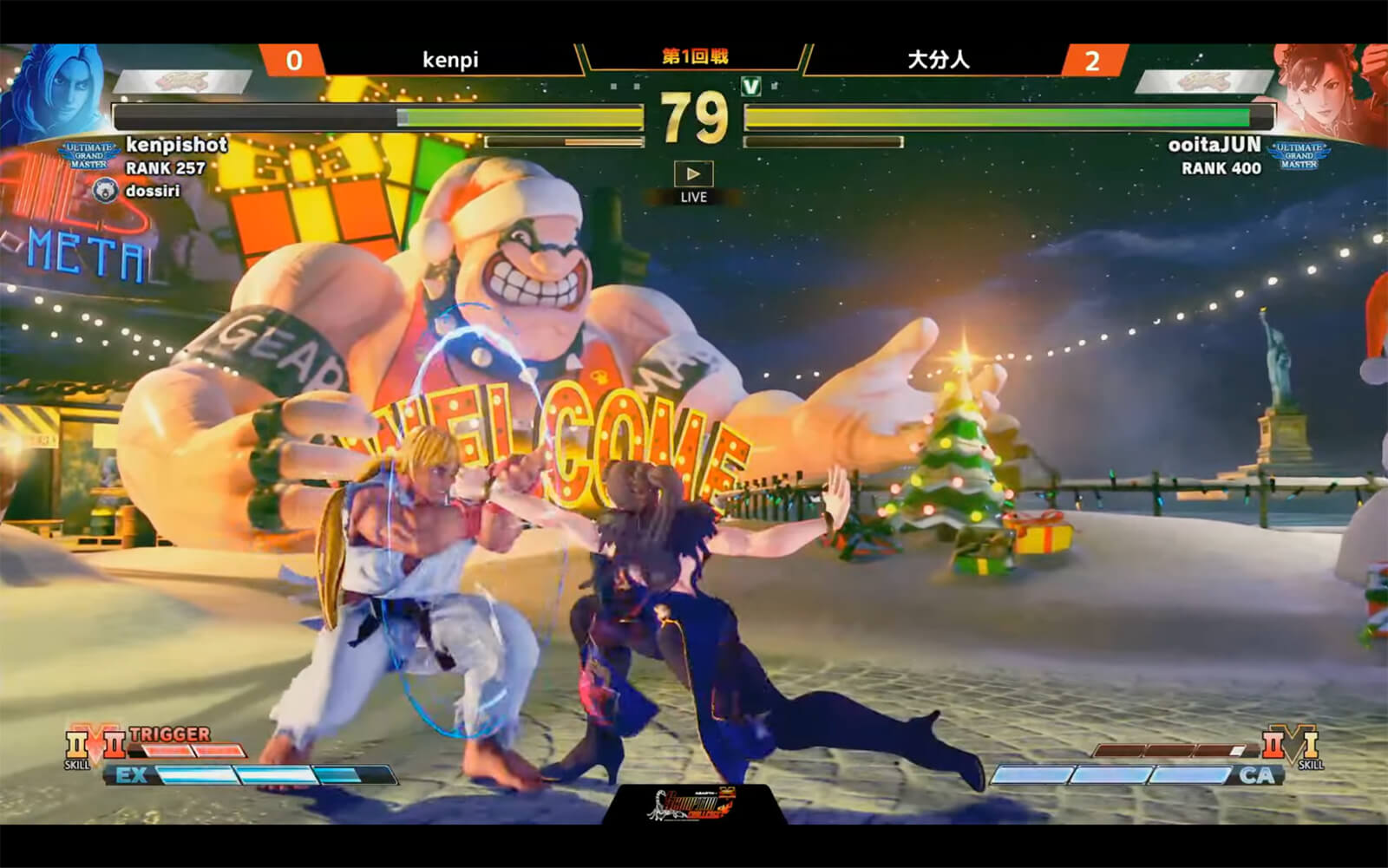The width and height of the screenshot is (1388, 868).
Task: Open the kenpishot player name plate
Action: (176, 145)
